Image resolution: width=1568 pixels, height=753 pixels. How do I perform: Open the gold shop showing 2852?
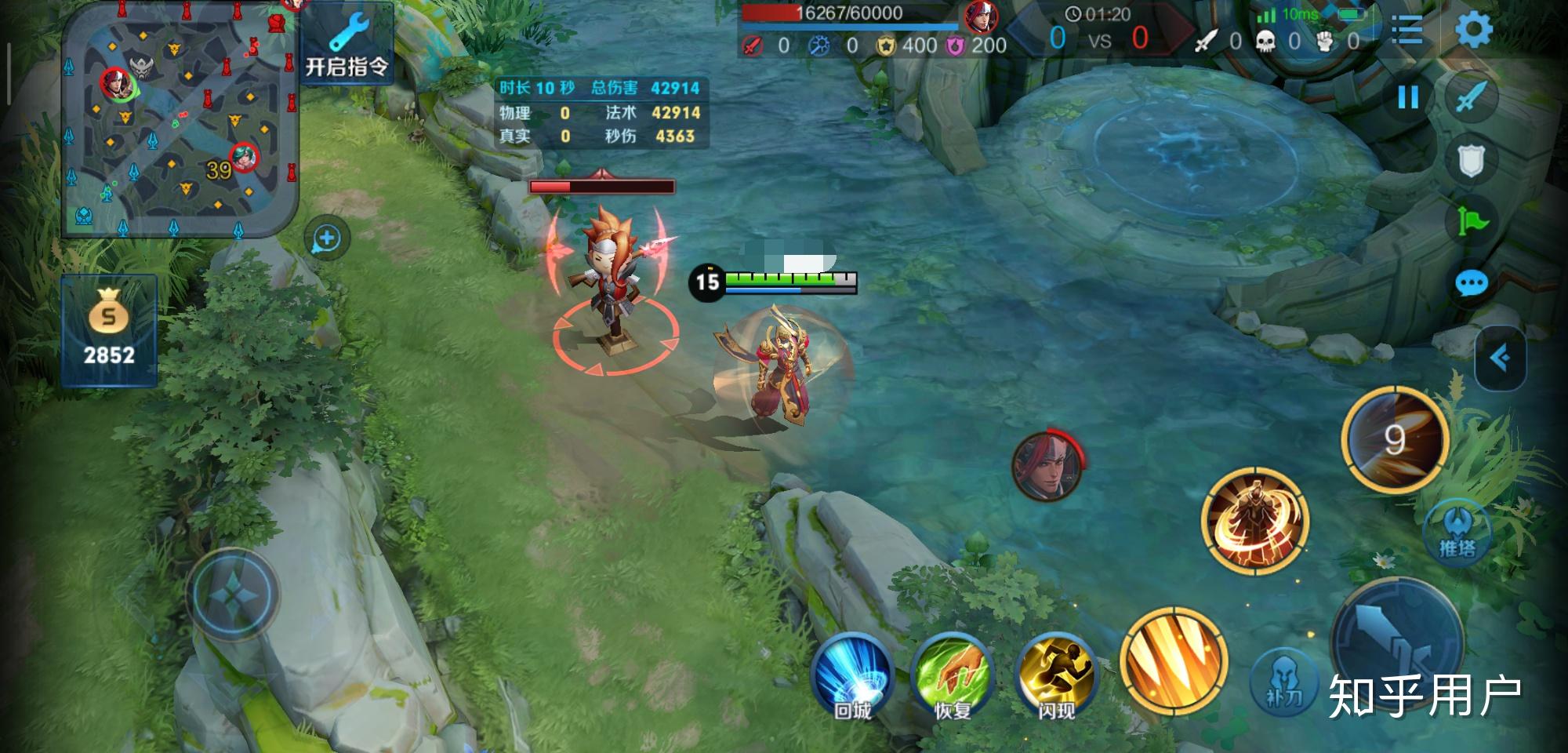109,331
